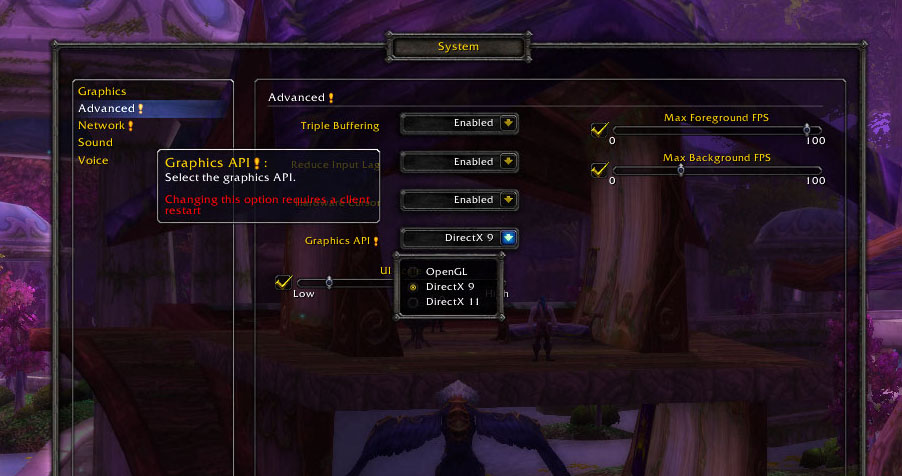
Task: Open the Sound settings category
Action: pos(95,142)
